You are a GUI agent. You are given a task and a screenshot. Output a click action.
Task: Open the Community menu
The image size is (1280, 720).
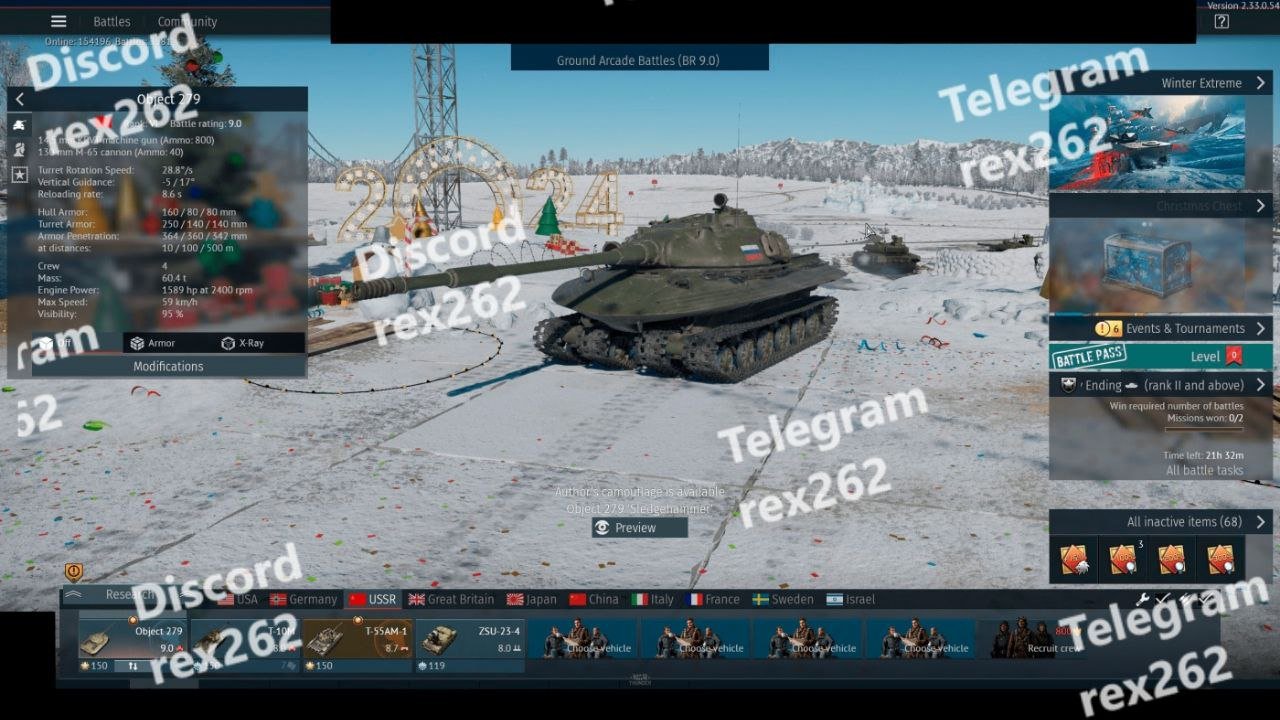click(187, 21)
